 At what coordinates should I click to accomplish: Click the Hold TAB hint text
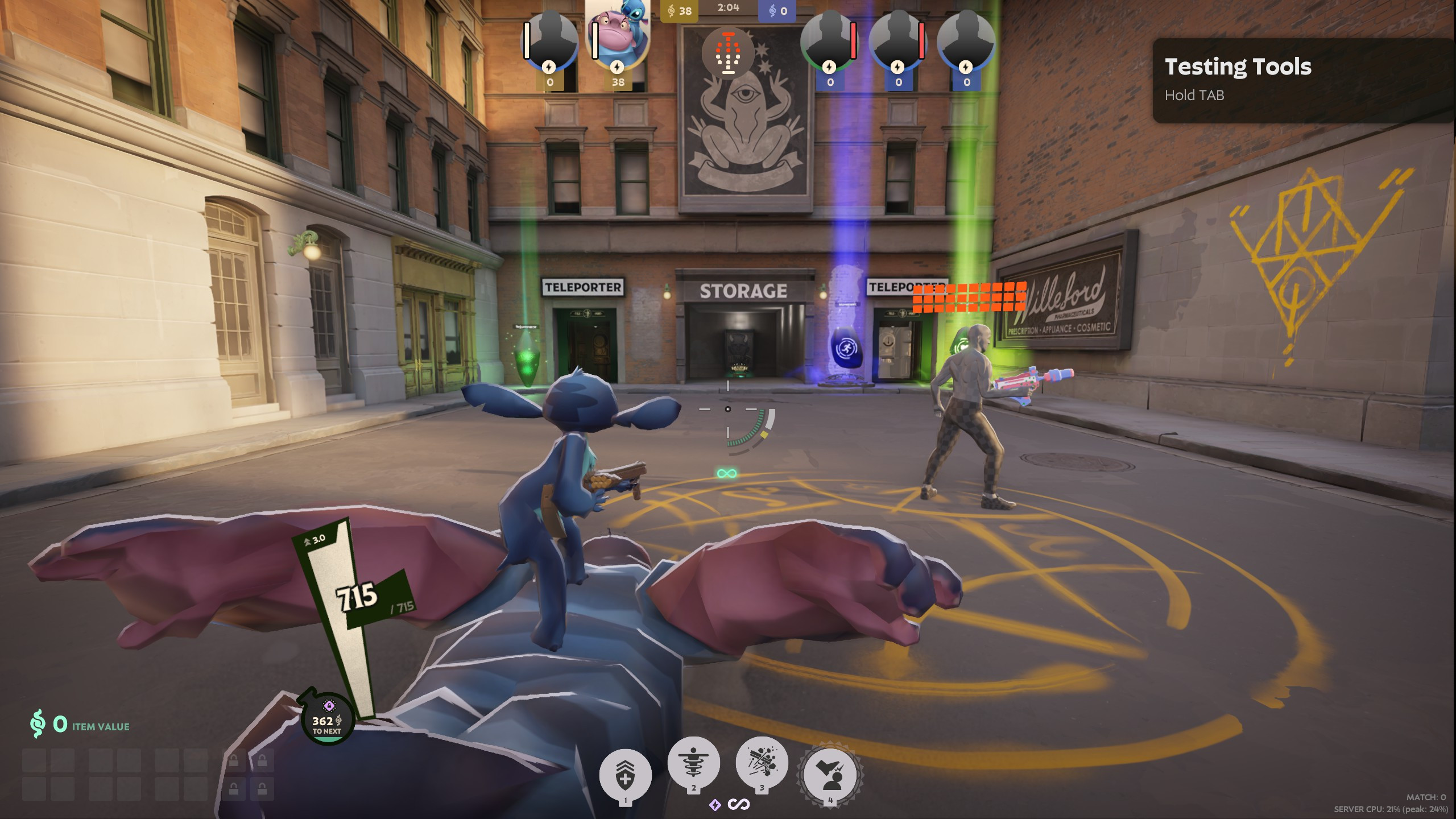[1195, 97]
